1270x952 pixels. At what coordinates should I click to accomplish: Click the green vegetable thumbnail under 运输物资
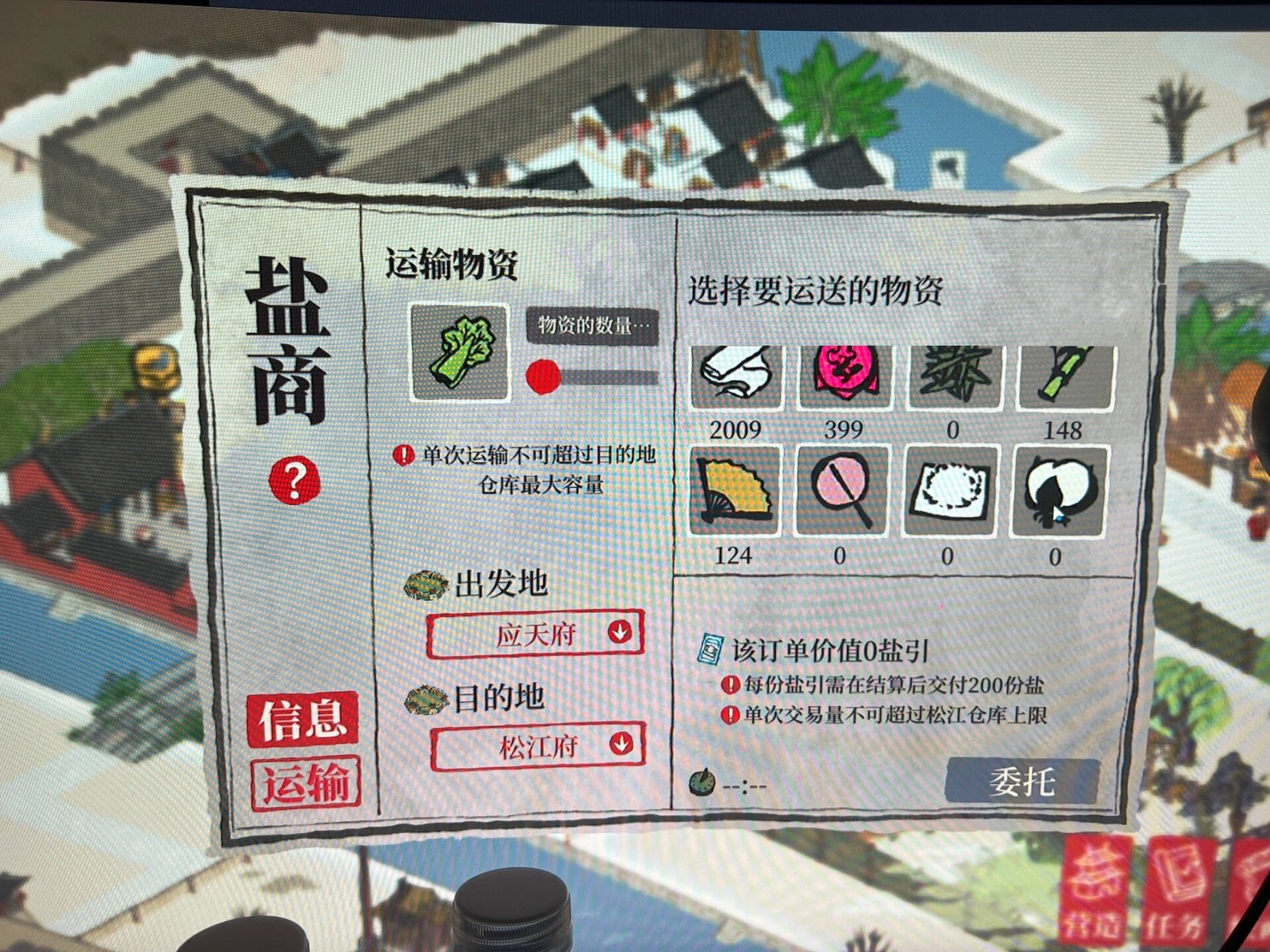point(459,351)
